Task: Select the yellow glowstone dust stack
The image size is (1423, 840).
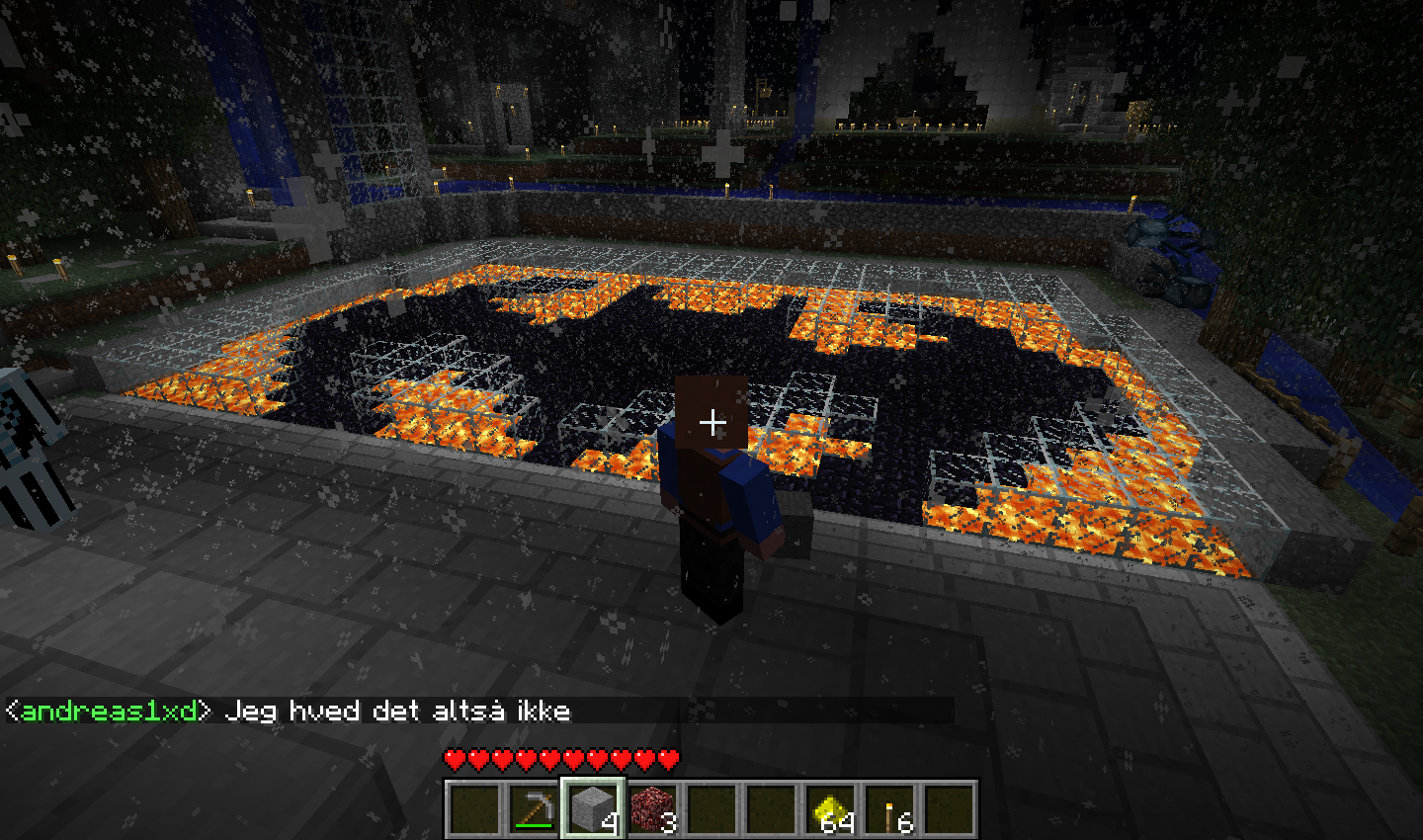Action: 830,808
